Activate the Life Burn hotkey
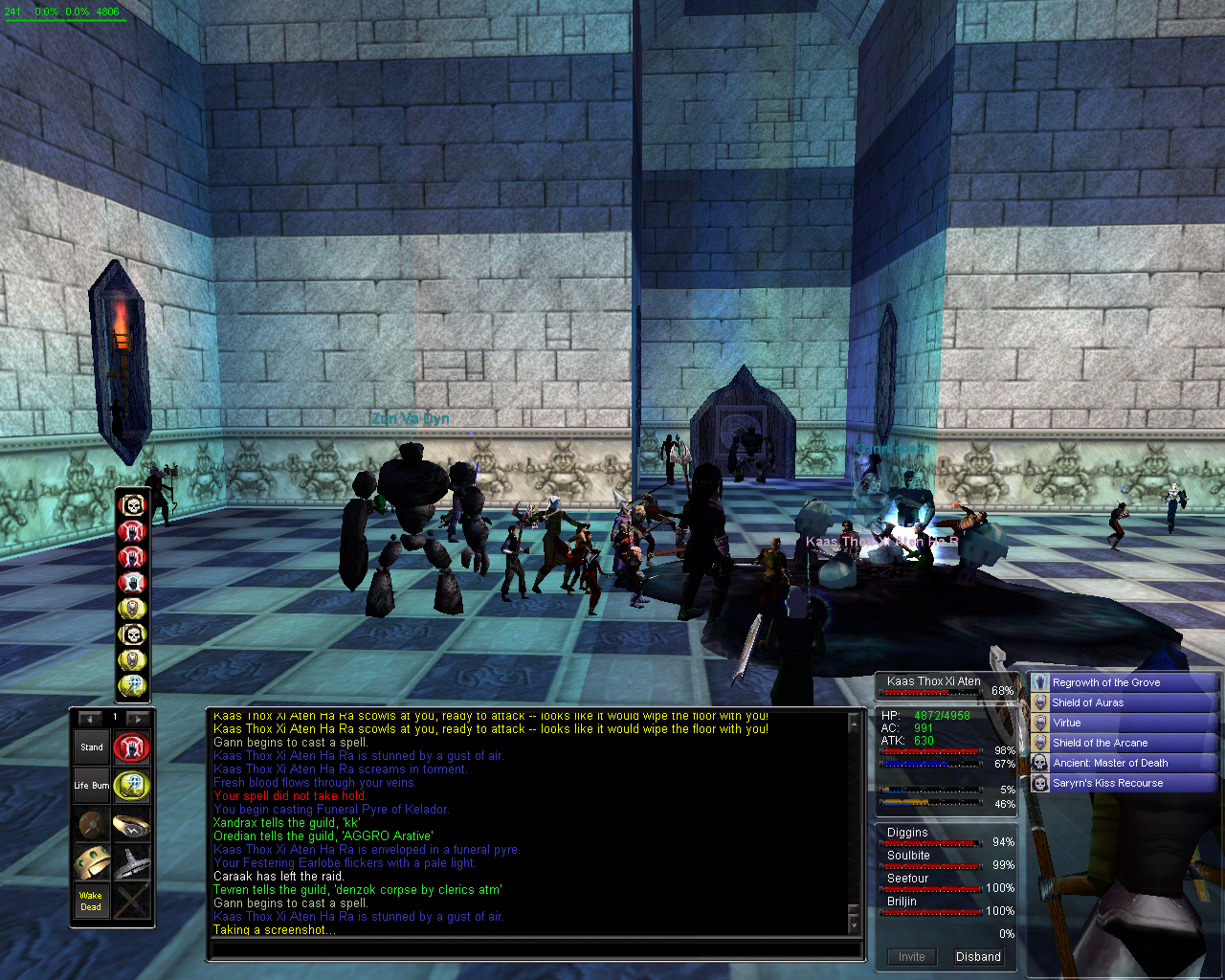Screen dimensions: 1225x980 point(92,786)
